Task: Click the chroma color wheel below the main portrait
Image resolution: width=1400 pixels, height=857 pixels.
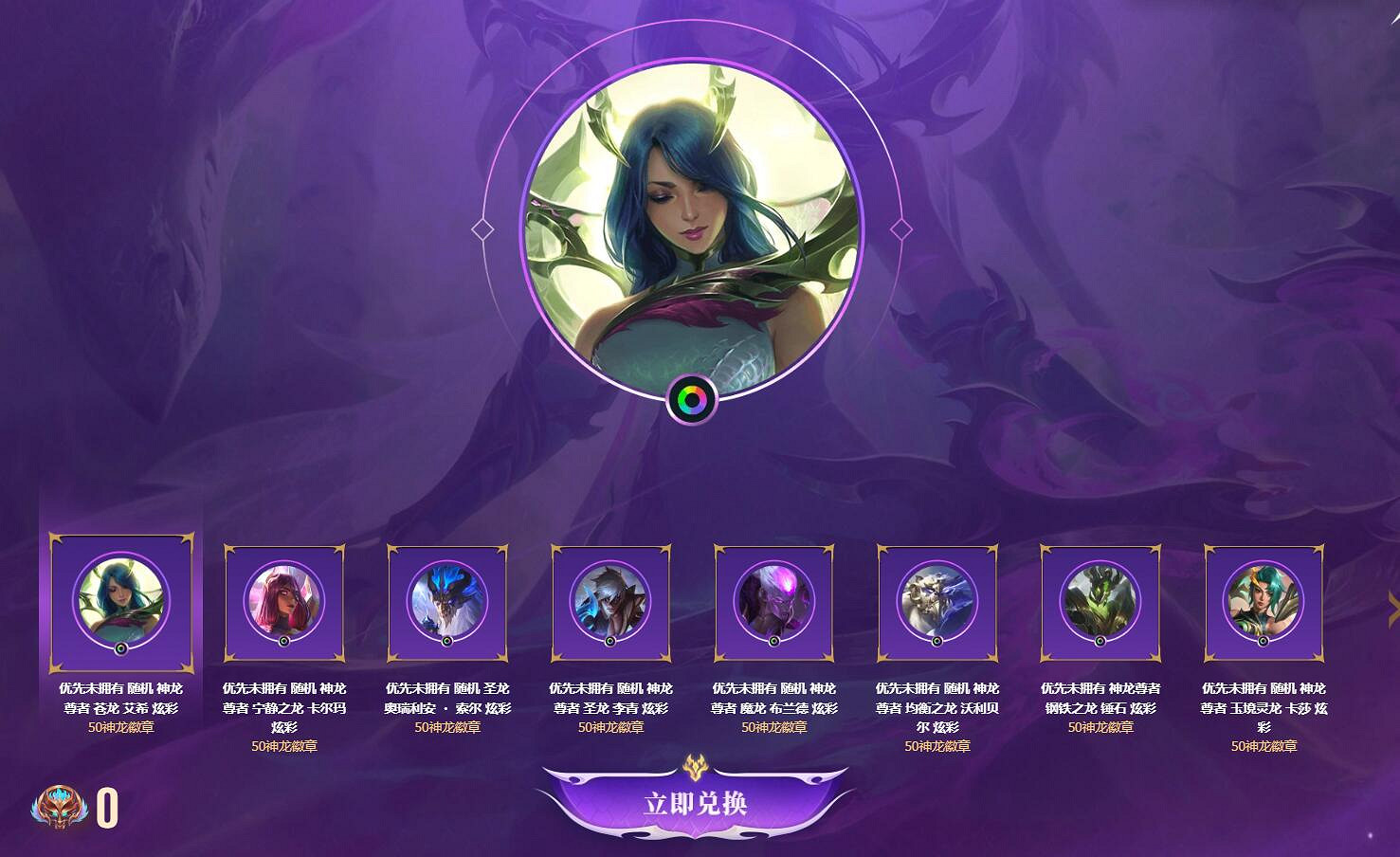Action: 693,399
